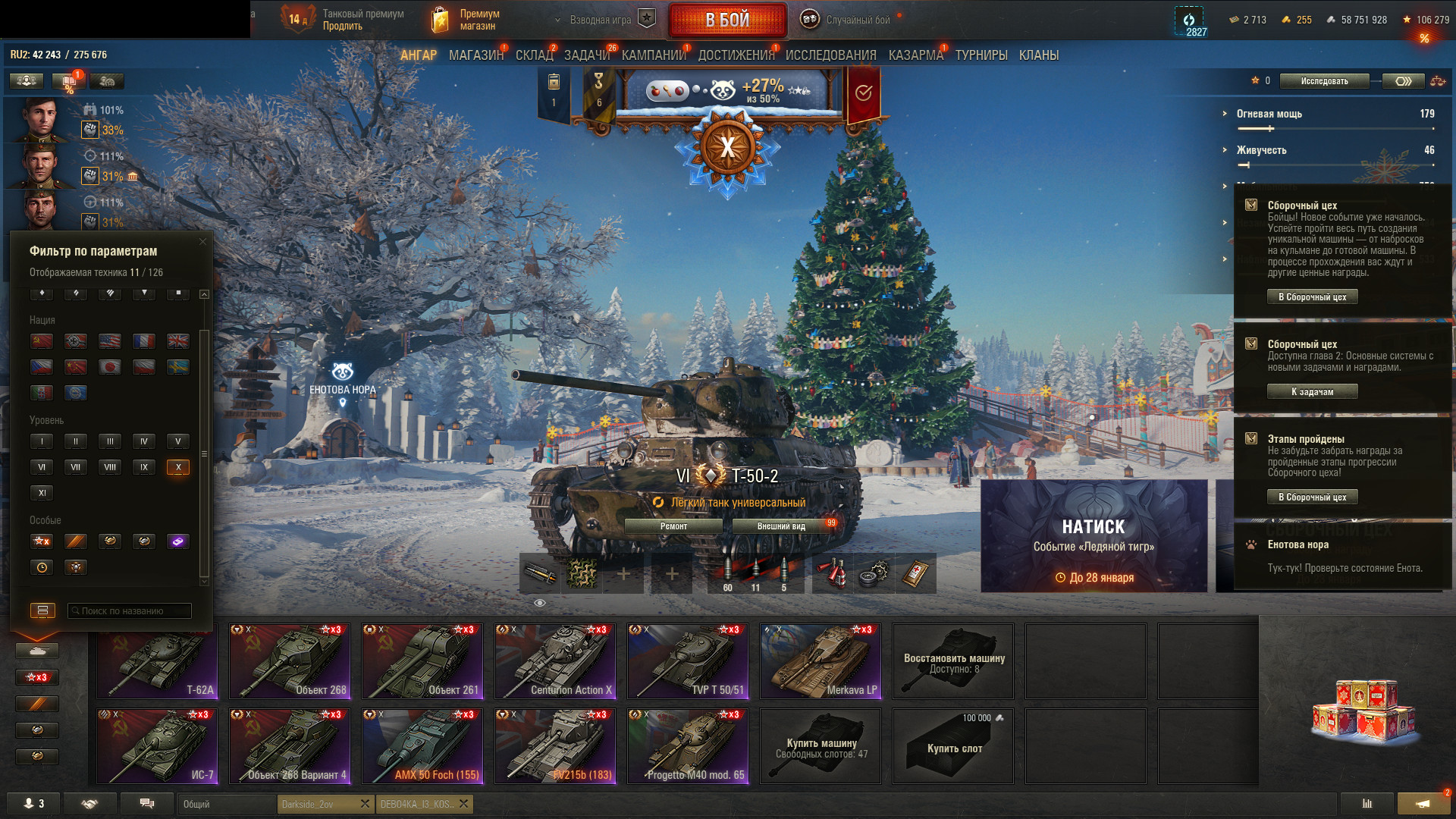The image size is (1456, 819).
Task: Pick the Merkava LP tank
Action: coord(821,661)
